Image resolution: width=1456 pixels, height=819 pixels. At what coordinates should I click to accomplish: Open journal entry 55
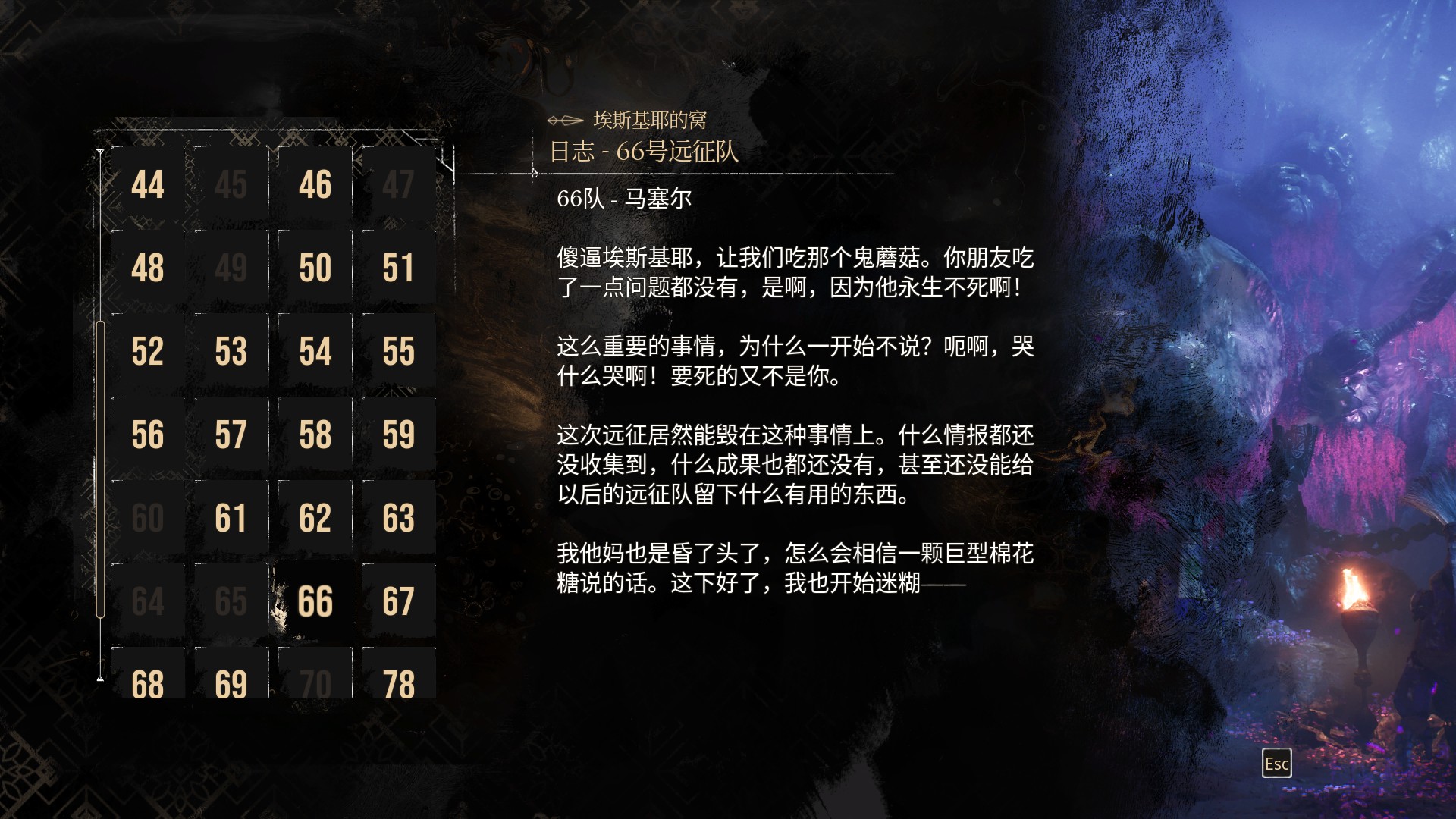coord(399,350)
